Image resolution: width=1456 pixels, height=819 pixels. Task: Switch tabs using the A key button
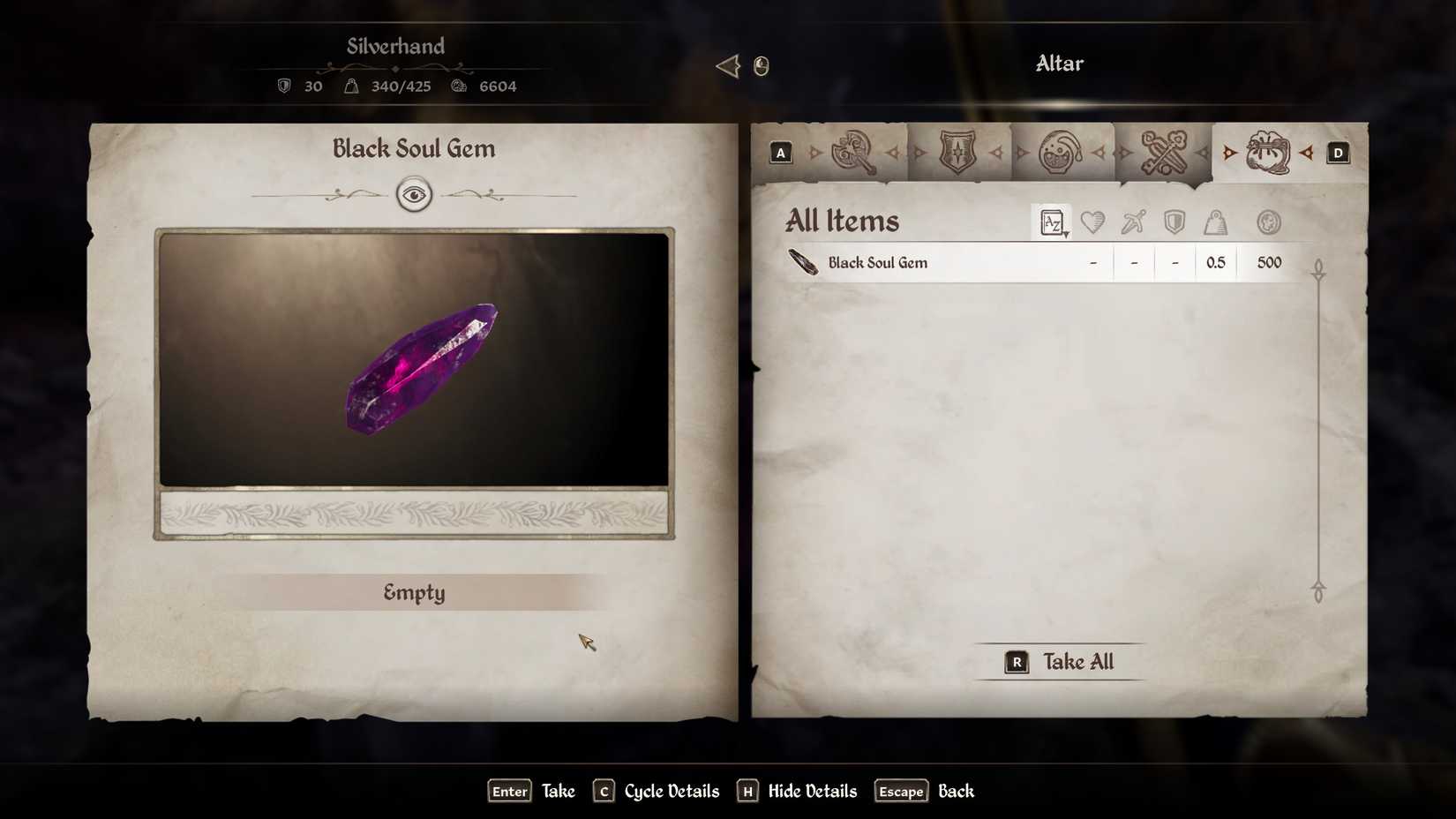point(780,152)
